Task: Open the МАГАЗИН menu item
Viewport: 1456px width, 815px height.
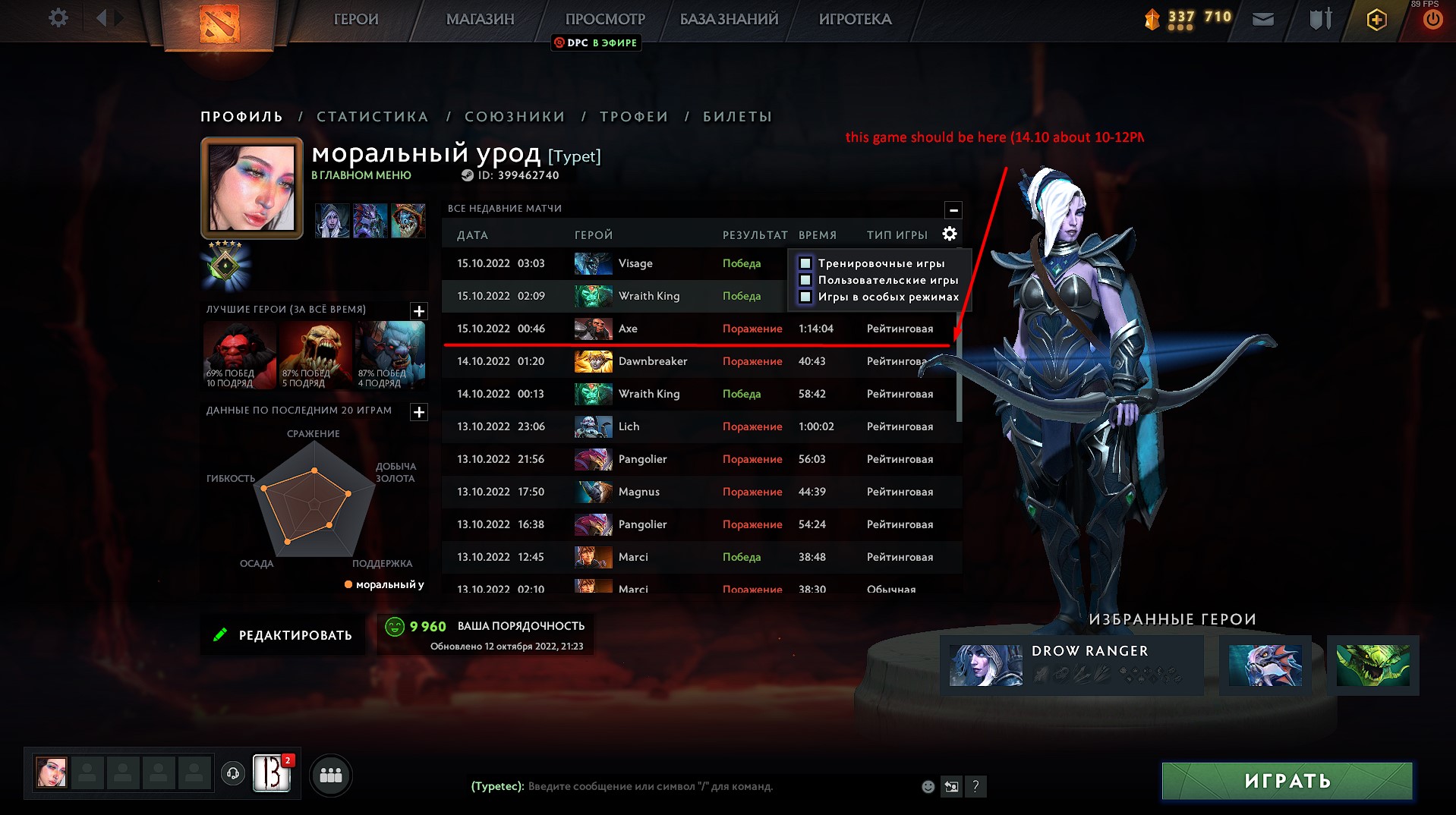Action: 480,19
